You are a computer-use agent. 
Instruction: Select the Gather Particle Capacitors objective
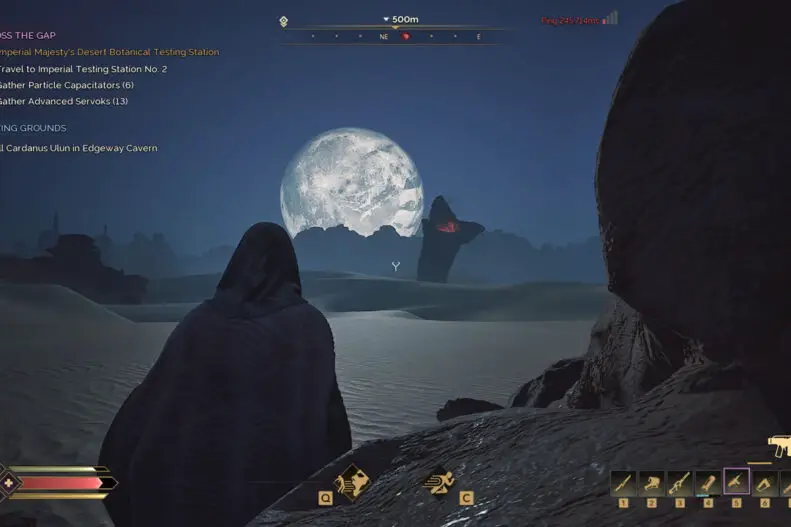[66, 85]
